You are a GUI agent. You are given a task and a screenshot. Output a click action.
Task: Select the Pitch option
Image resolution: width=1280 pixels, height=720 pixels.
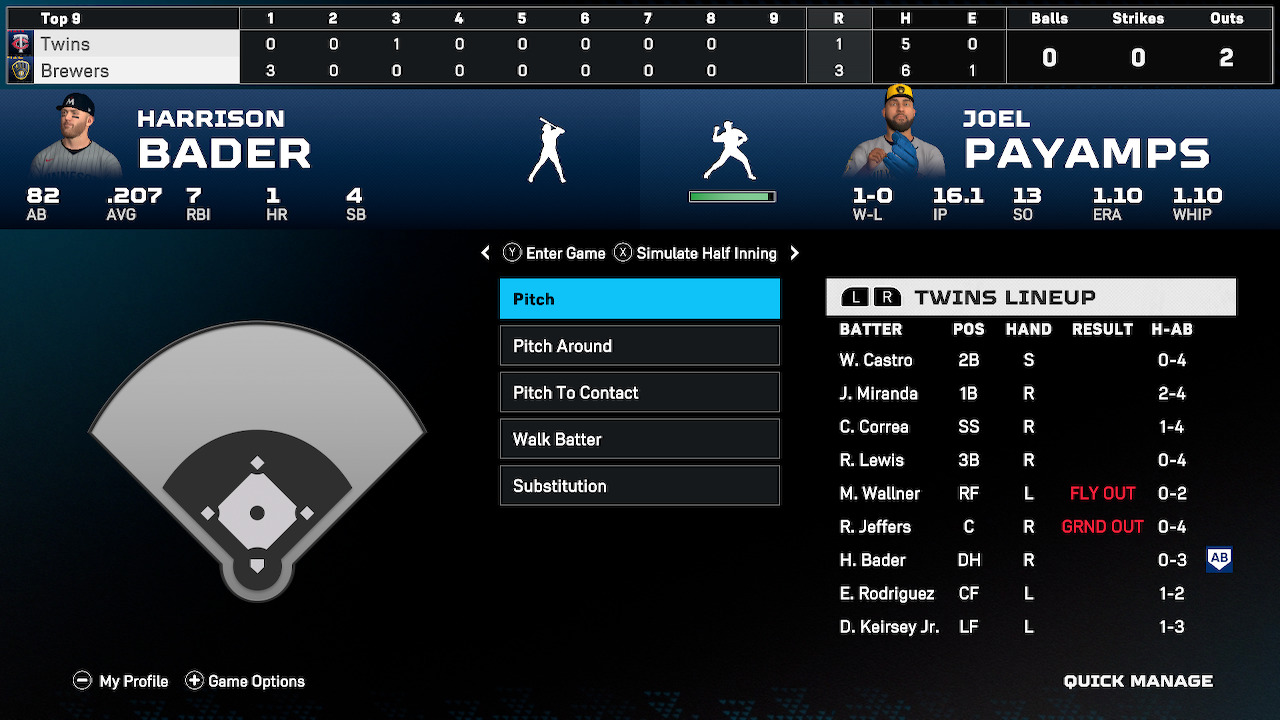point(639,299)
